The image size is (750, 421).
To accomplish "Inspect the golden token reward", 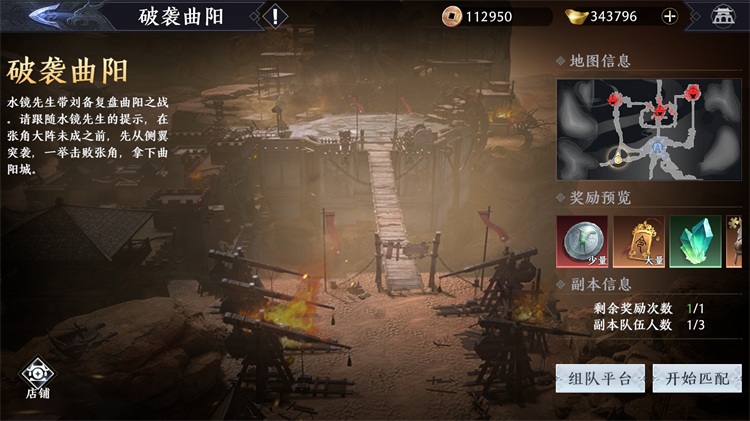I will (638, 242).
